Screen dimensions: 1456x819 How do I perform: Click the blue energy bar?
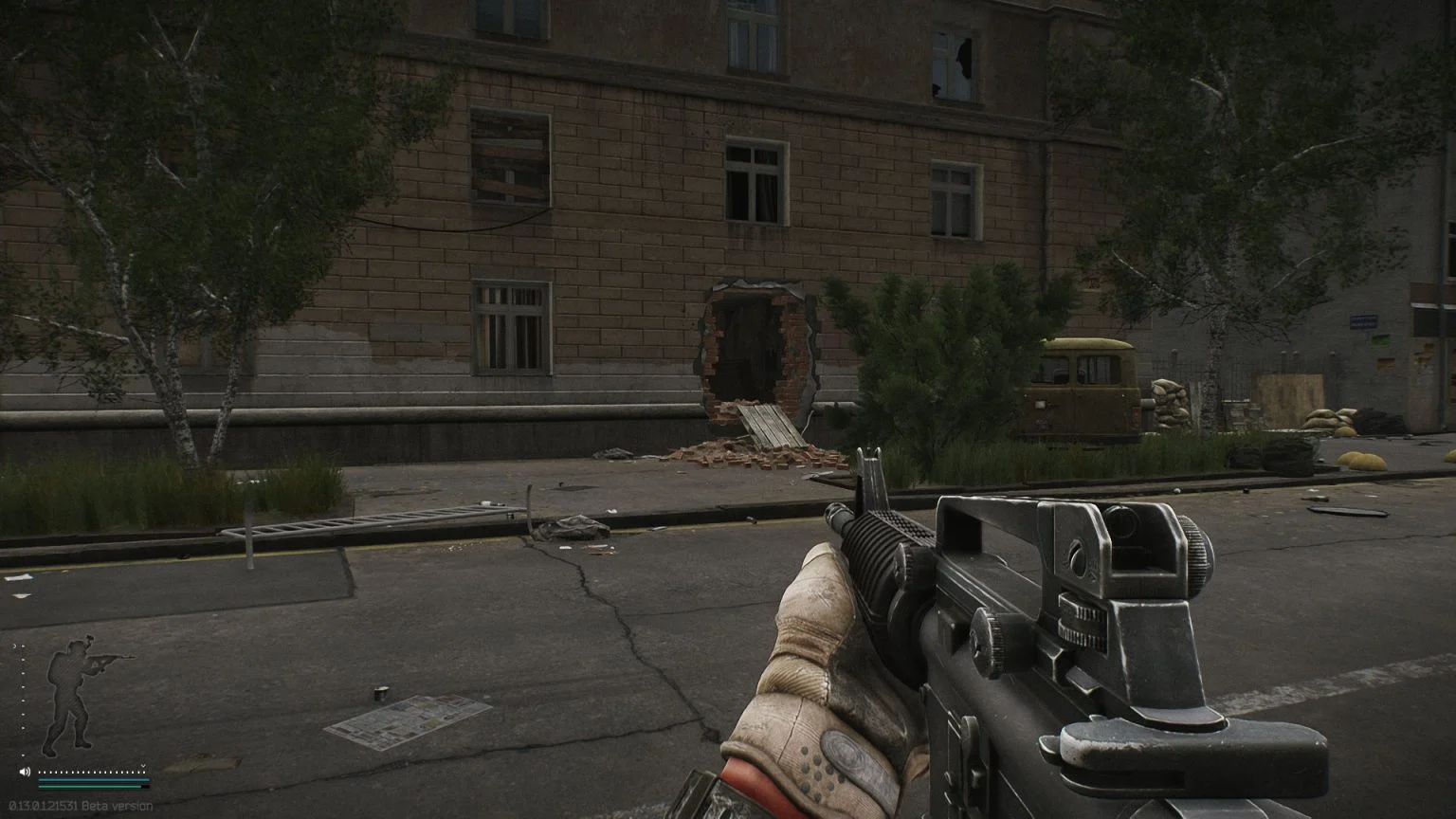(95, 779)
